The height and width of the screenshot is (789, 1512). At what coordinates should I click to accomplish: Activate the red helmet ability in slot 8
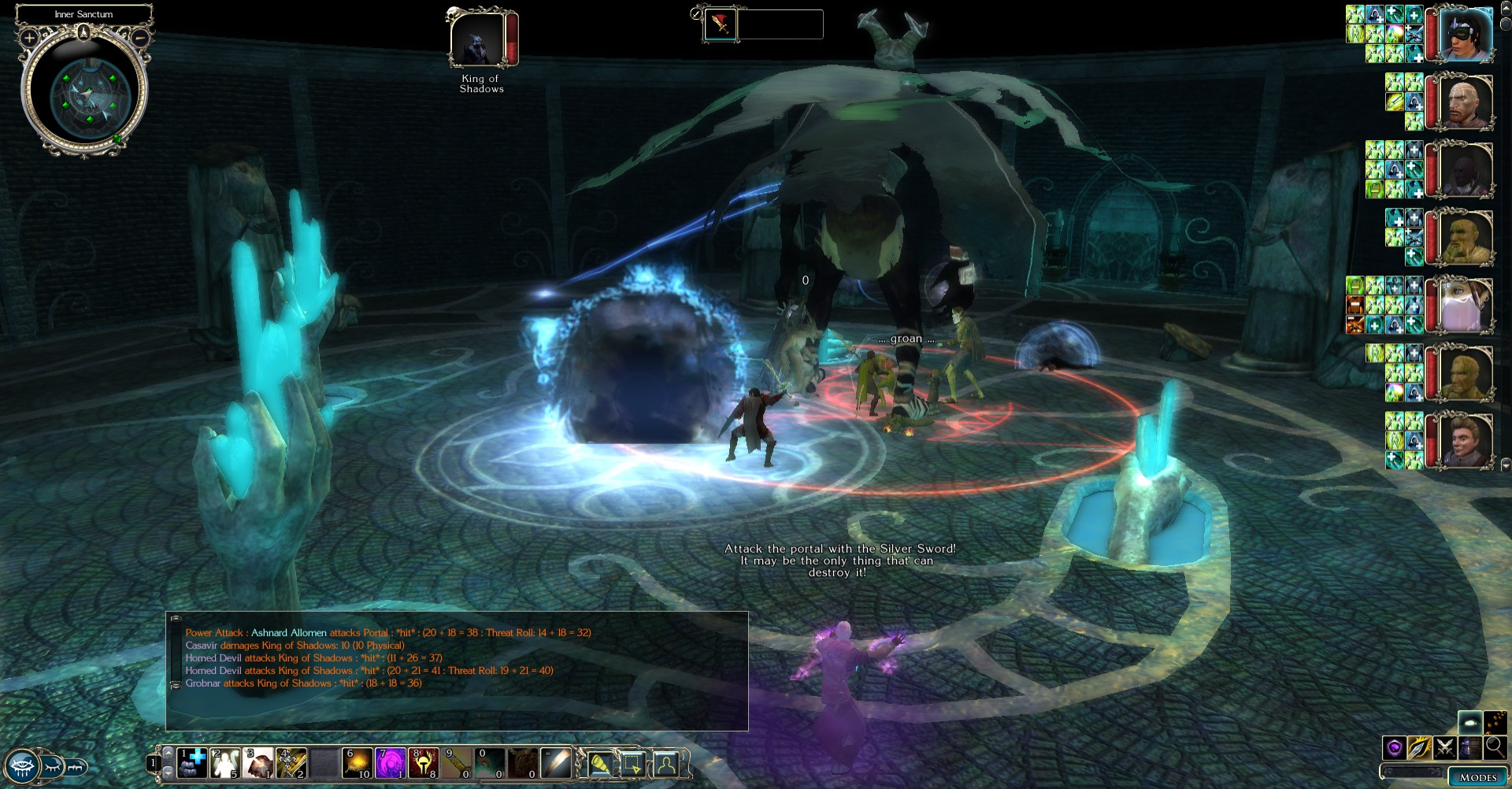click(x=424, y=764)
